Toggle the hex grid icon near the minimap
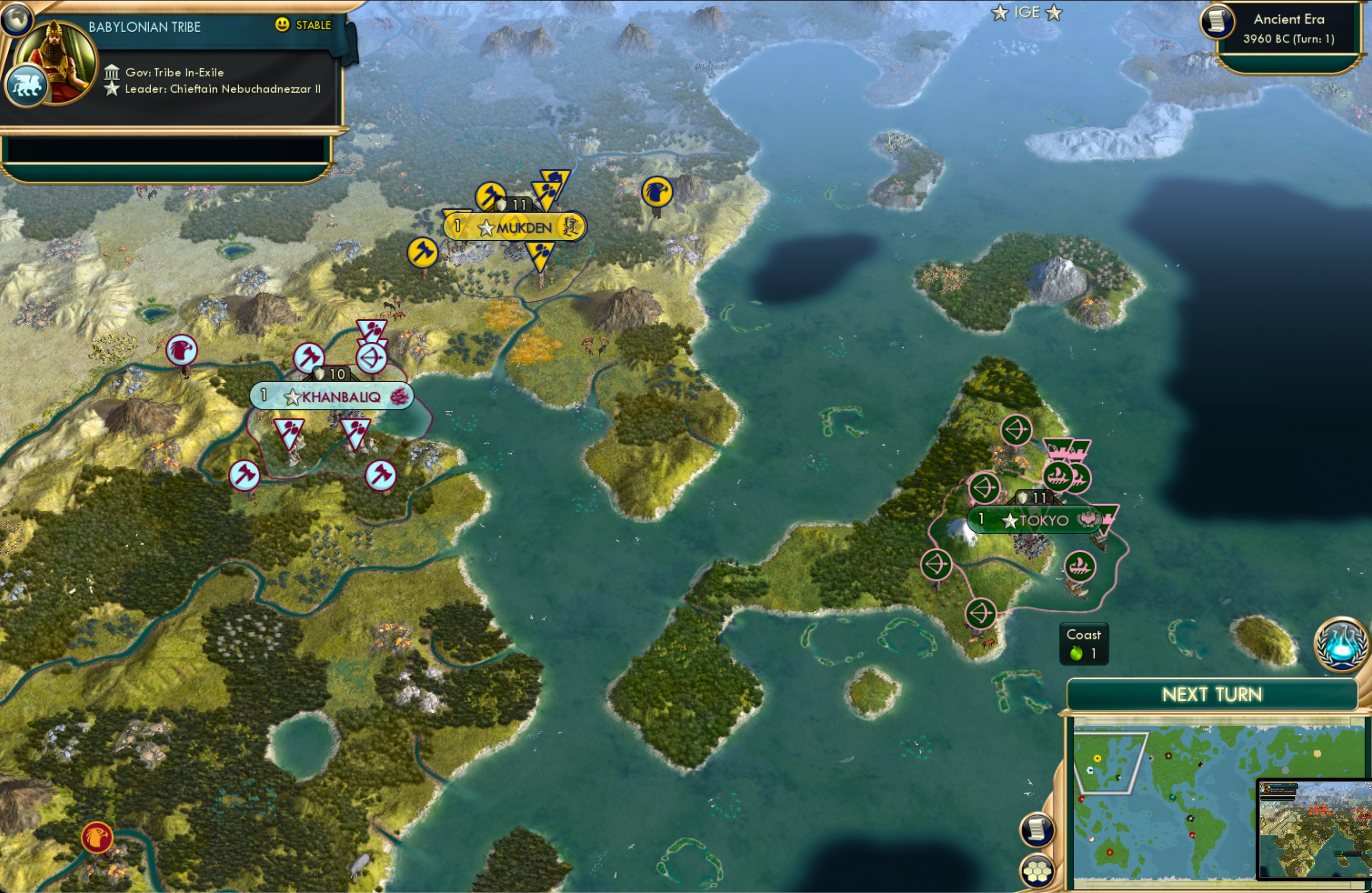Image resolution: width=1372 pixels, height=893 pixels. (1038, 871)
